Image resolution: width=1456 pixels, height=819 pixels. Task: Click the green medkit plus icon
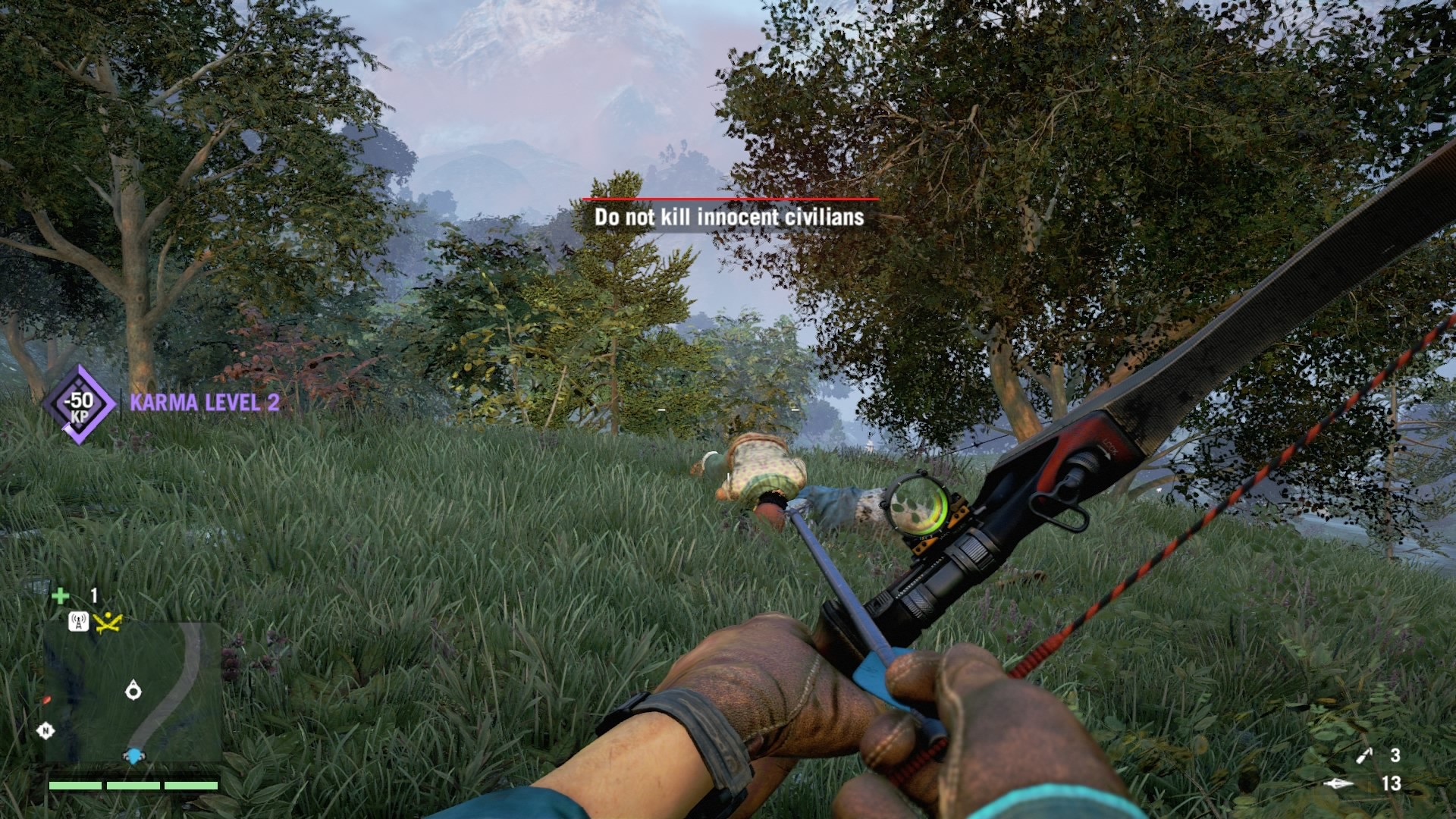(x=62, y=596)
